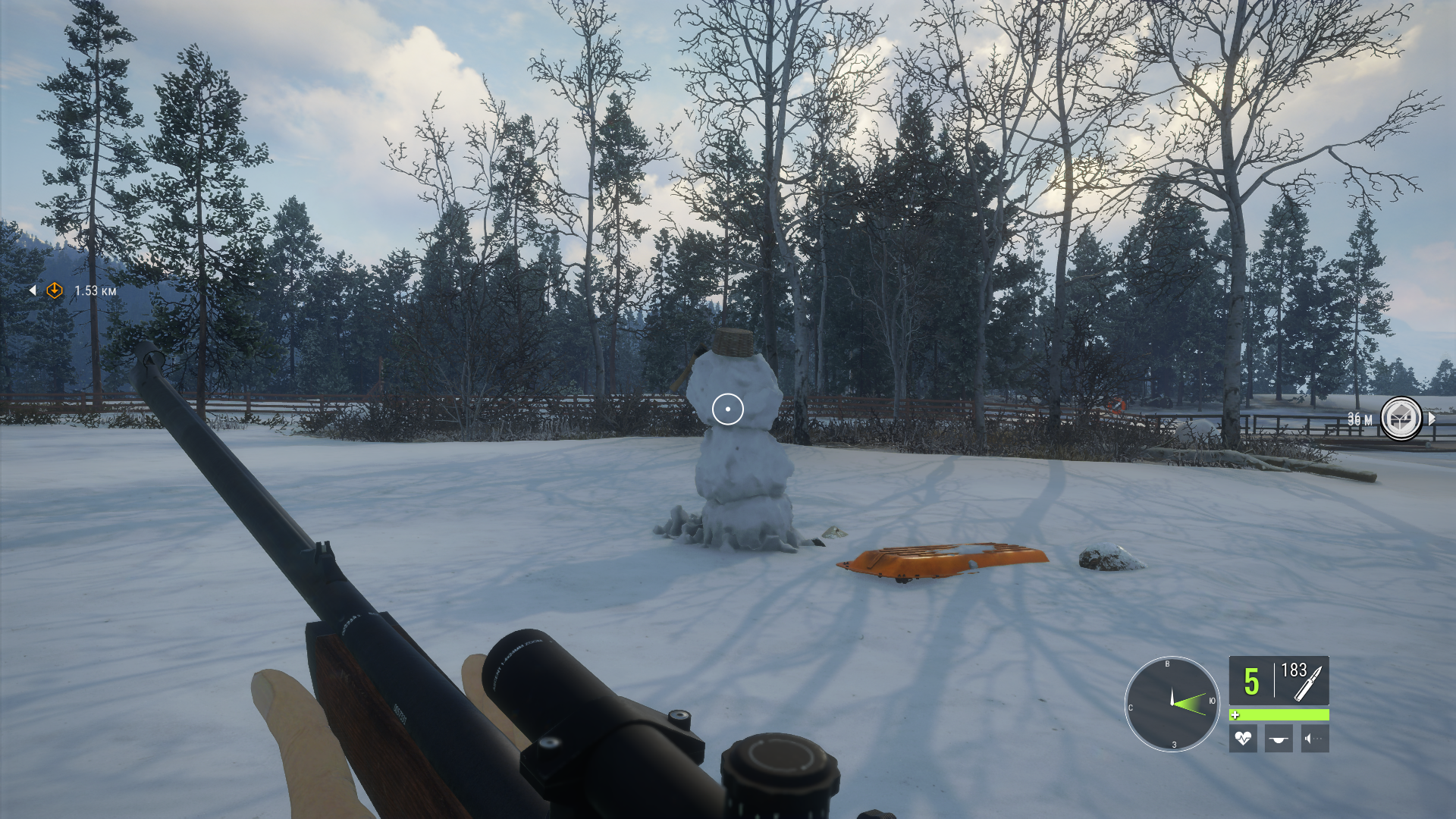Screen dimensions: 1456x819
Task: Click the heart rate indicator icon
Action: [x=1243, y=738]
